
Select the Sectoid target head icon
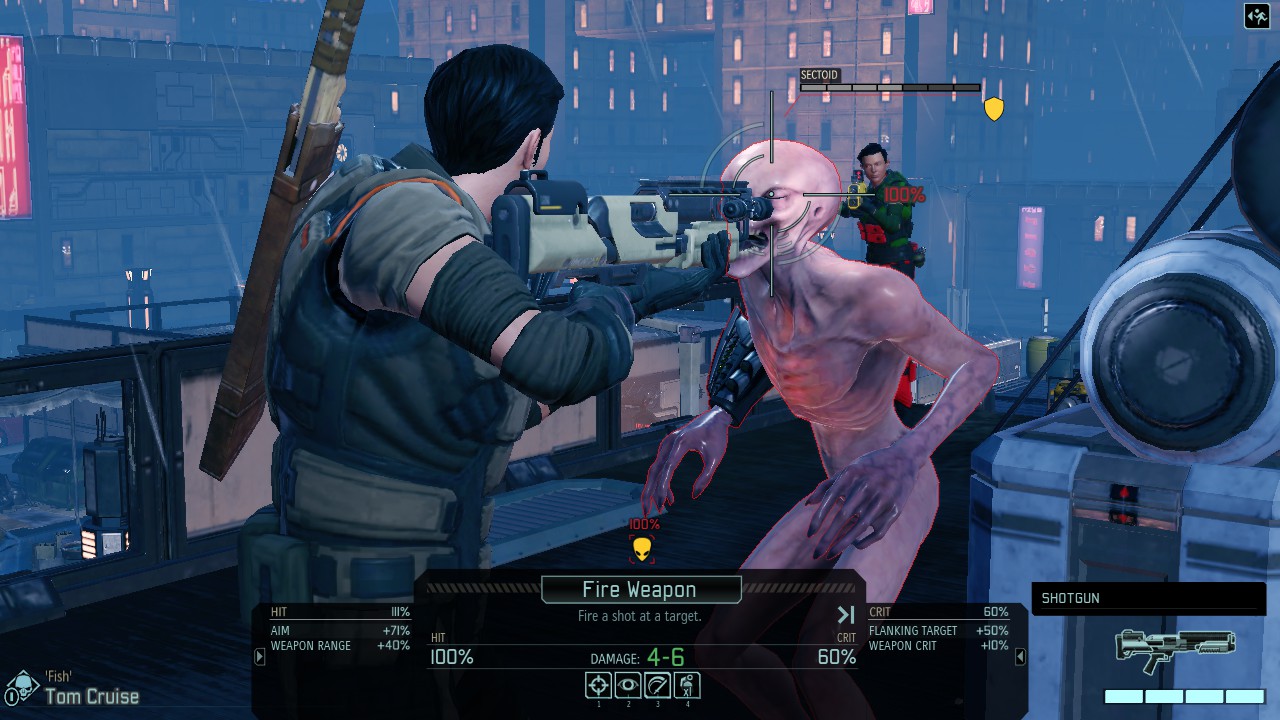(642, 548)
